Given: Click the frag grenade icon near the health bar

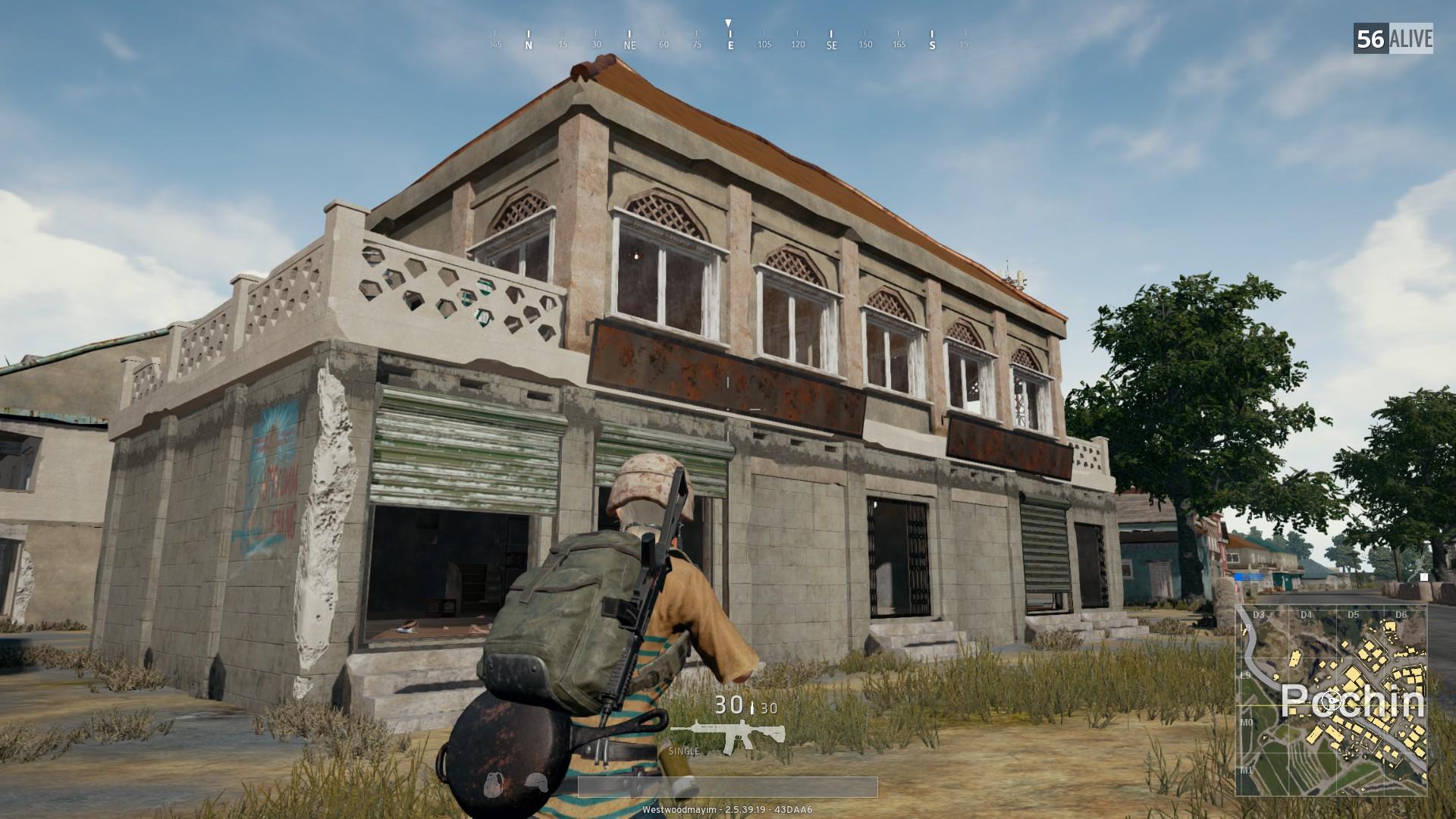Looking at the screenshot, I should point(493,783).
